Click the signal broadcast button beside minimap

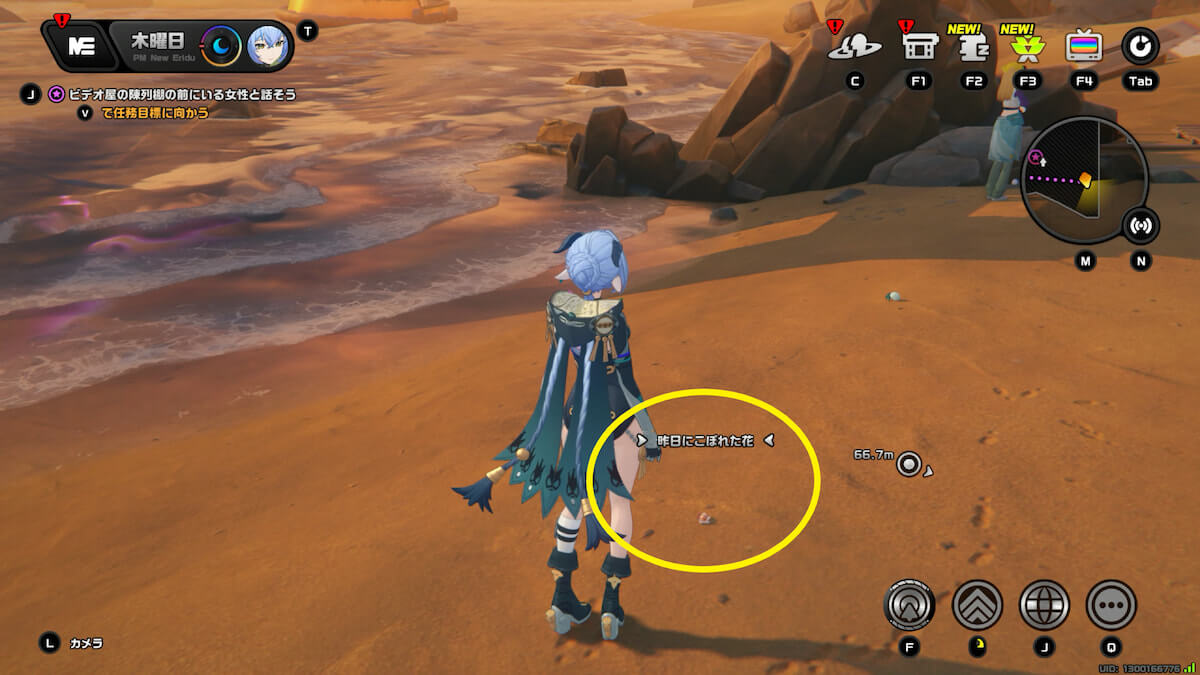[1140, 225]
